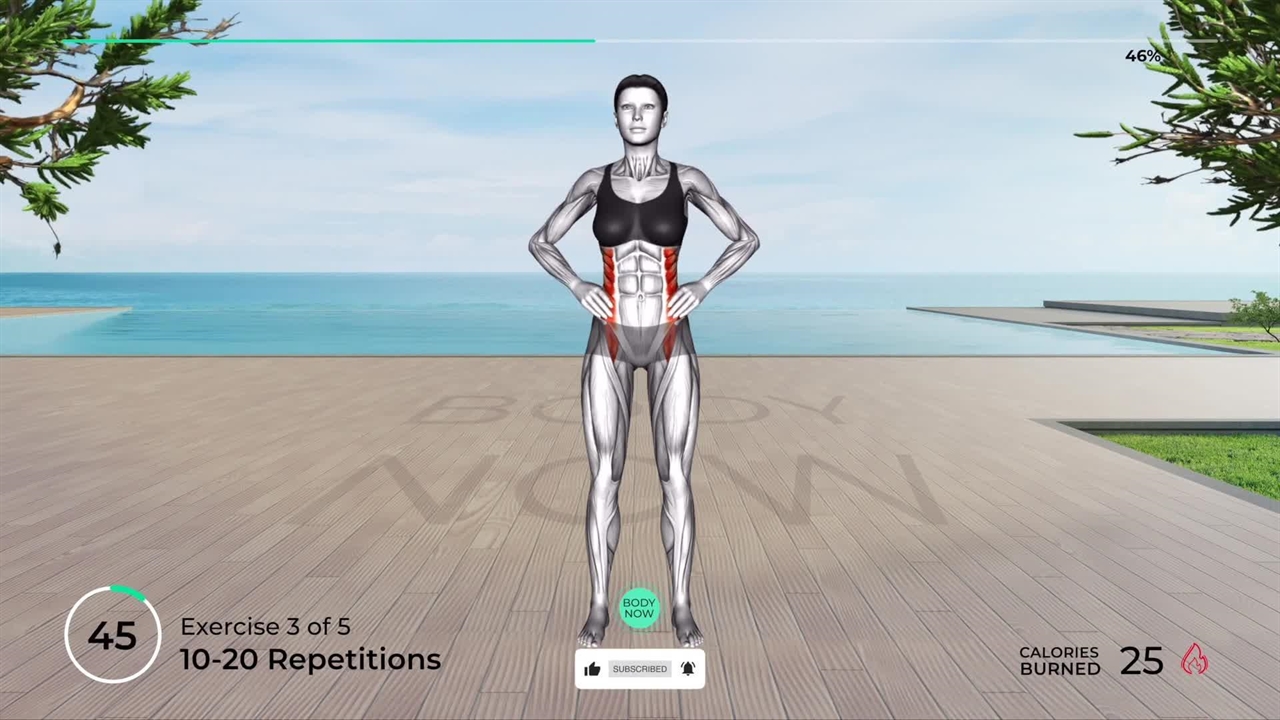Click the workout progress bar at the top
Image resolution: width=1280 pixels, height=720 pixels.
pos(640,41)
